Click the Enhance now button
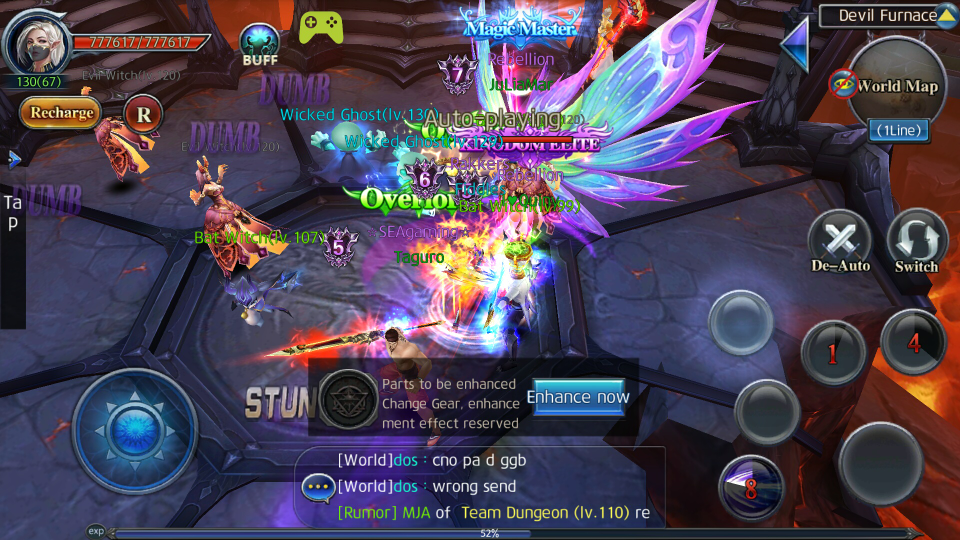 click(x=578, y=397)
